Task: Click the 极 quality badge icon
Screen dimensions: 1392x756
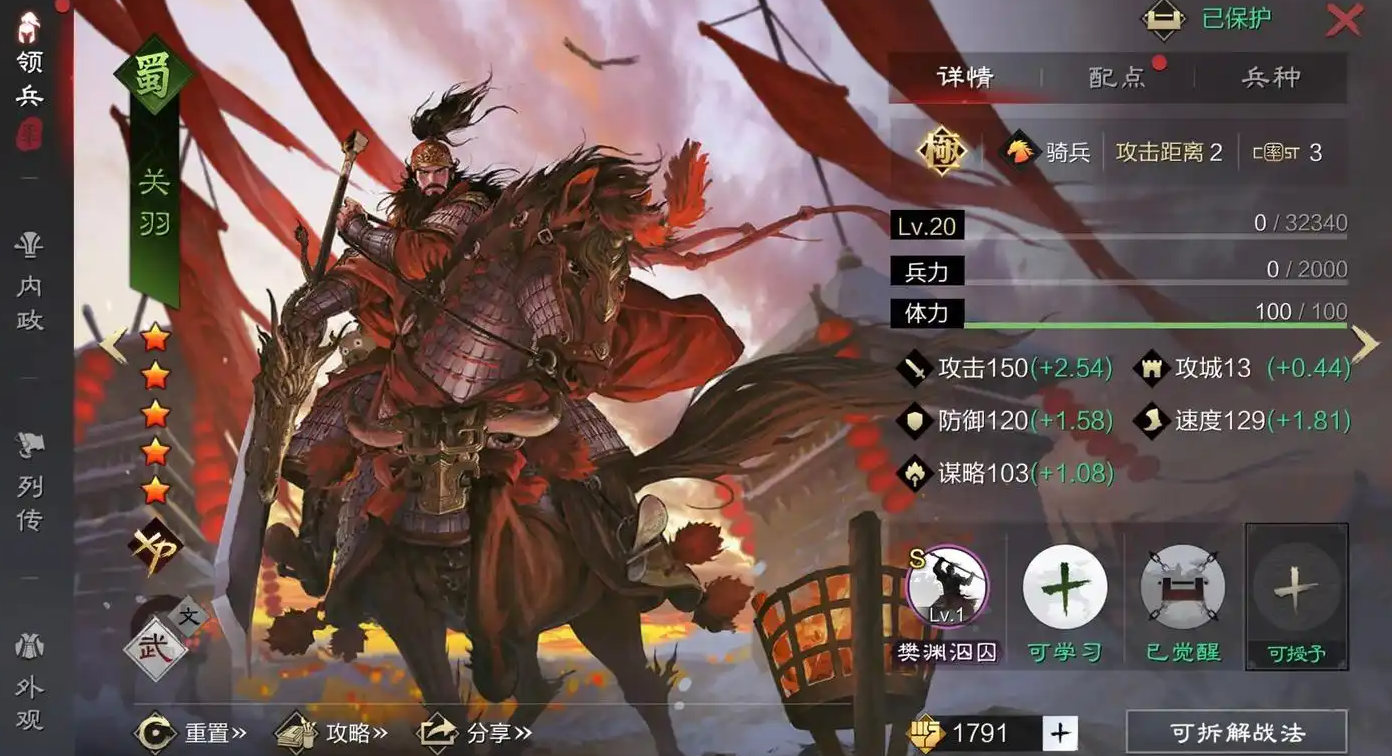Action: pos(941,152)
